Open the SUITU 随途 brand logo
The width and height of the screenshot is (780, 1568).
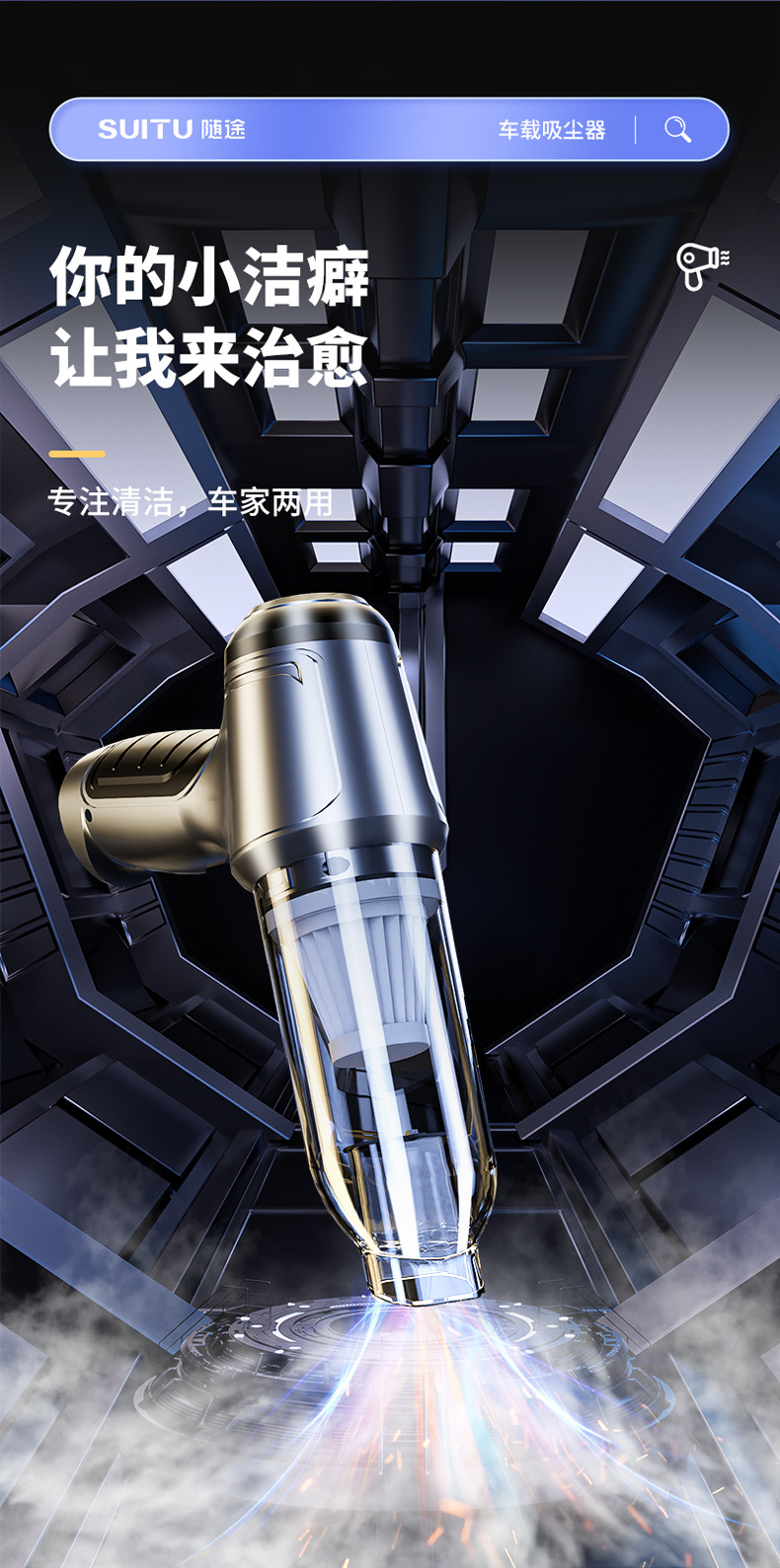172,129
